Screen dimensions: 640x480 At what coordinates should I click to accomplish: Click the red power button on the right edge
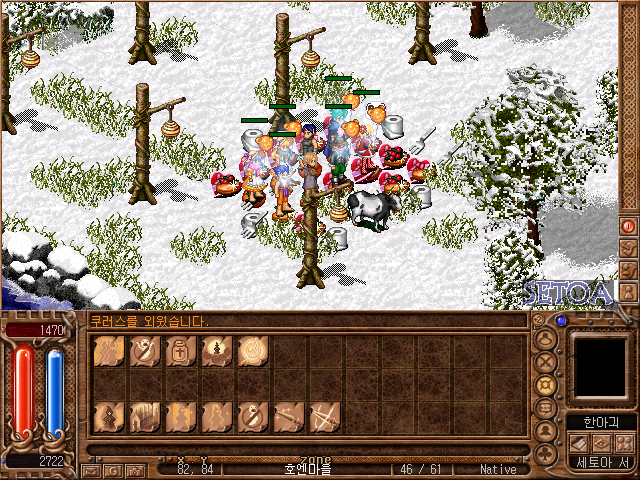point(629,226)
